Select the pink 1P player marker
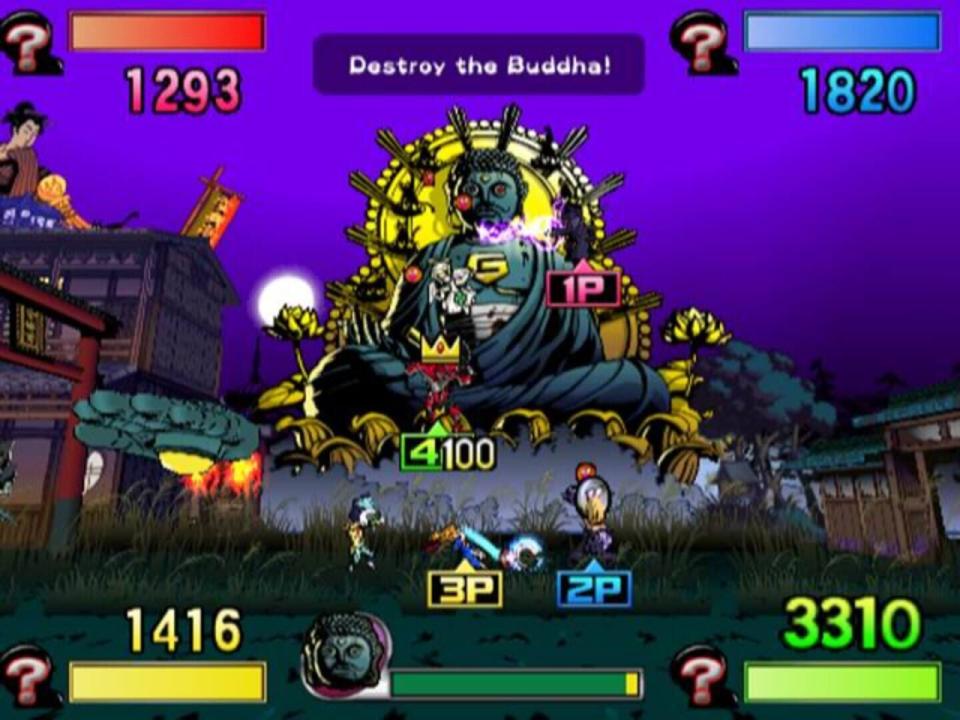 point(583,287)
